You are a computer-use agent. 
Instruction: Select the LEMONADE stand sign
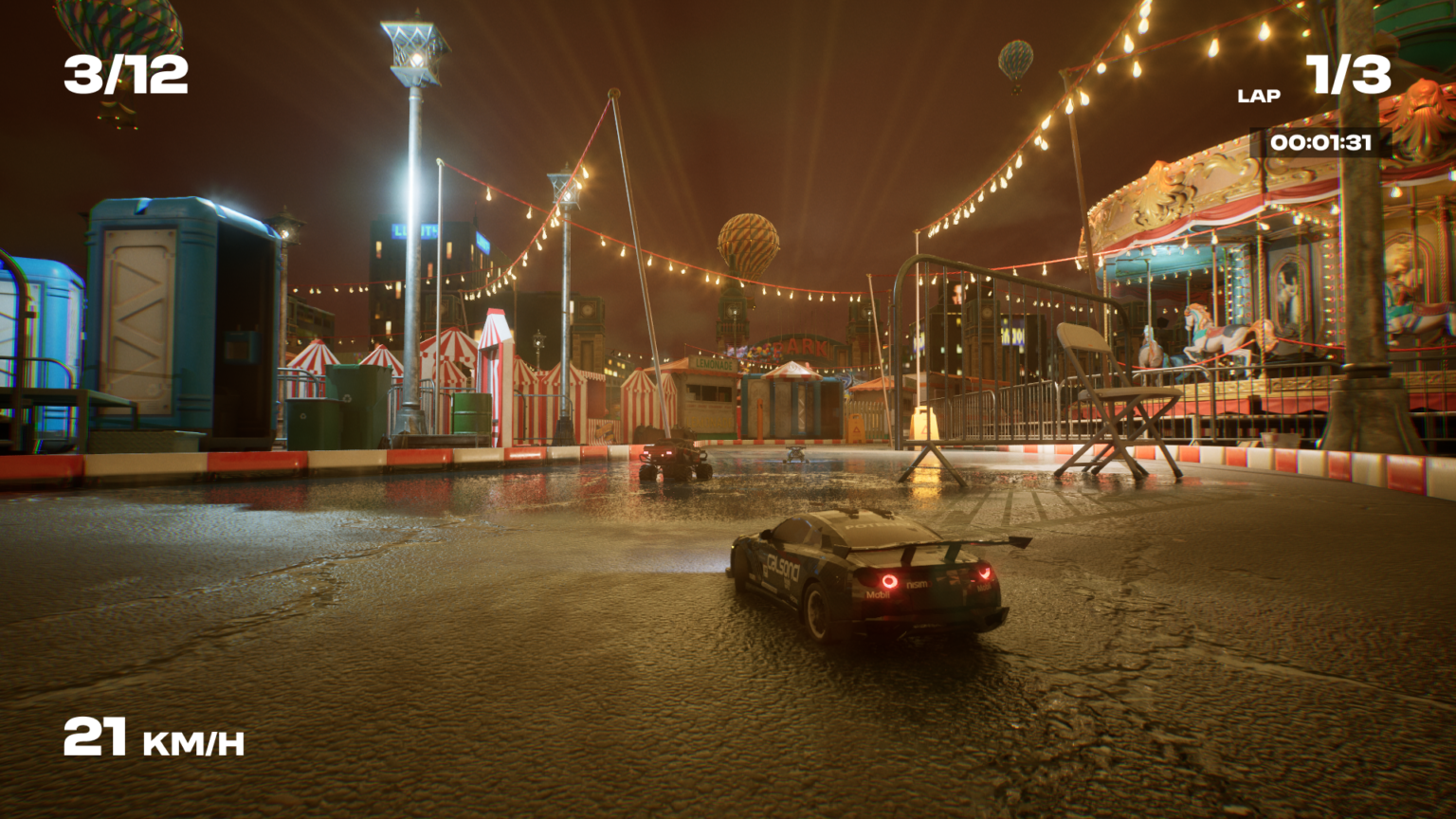(x=713, y=364)
